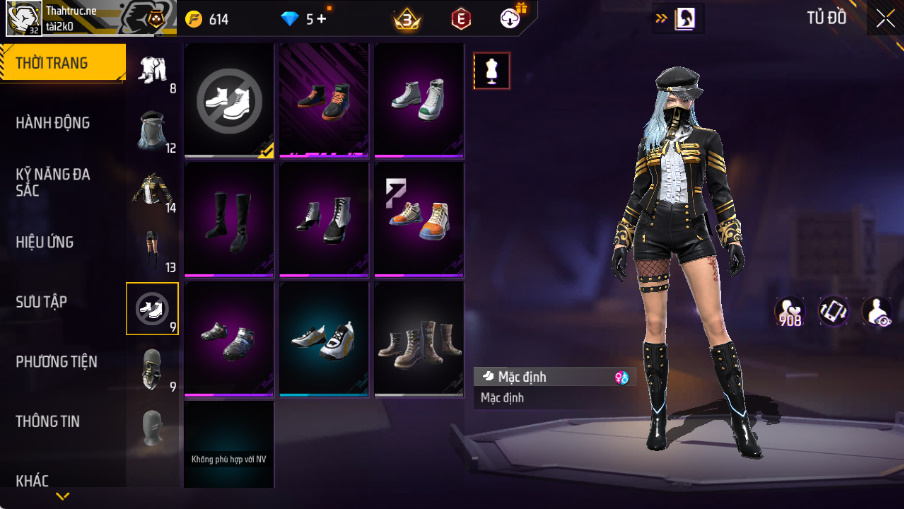The image size is (904, 509).
Task: Click the player profile avatar
Action: coord(23,17)
